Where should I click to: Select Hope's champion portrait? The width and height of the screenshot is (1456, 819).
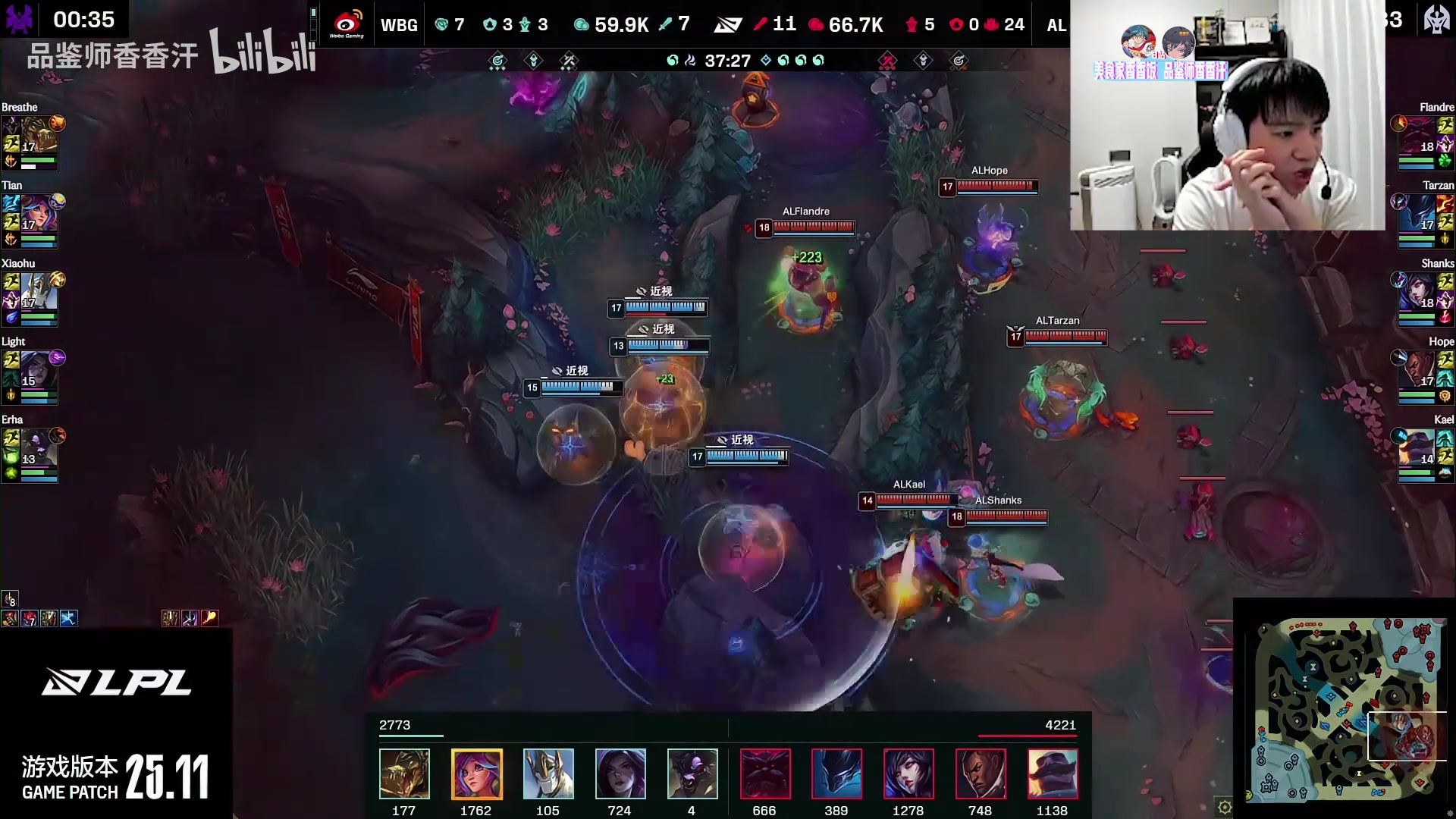pos(1417,371)
